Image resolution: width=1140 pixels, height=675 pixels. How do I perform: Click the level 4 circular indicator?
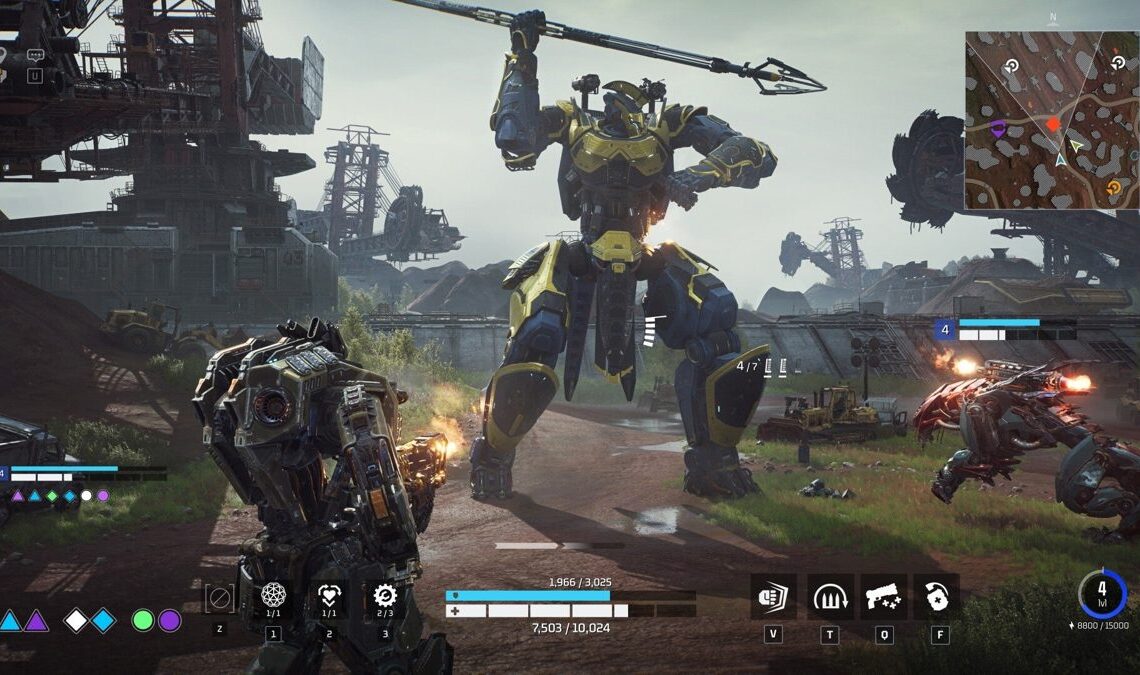[1102, 594]
